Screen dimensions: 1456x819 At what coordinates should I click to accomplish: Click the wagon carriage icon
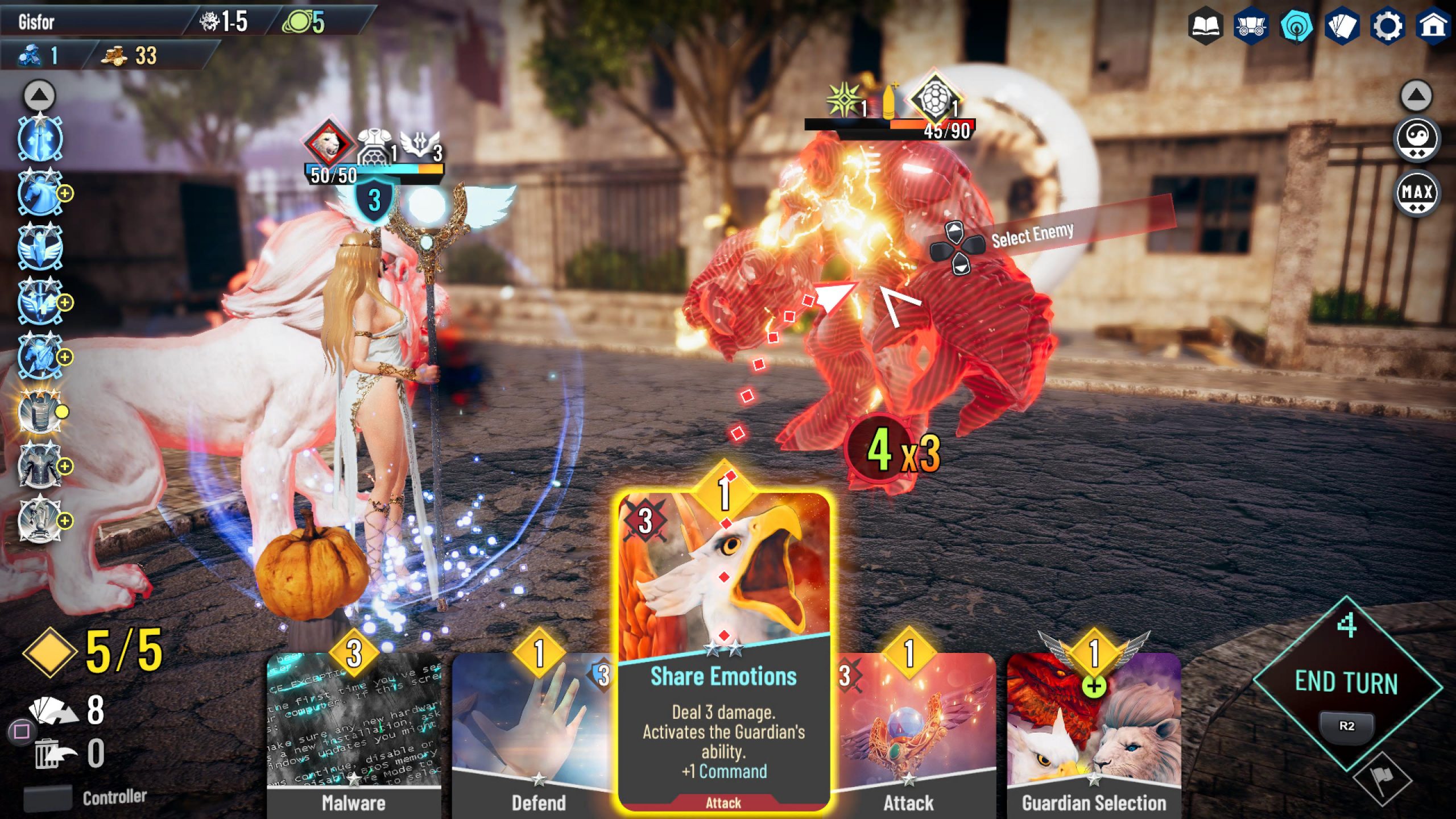click(1250, 26)
